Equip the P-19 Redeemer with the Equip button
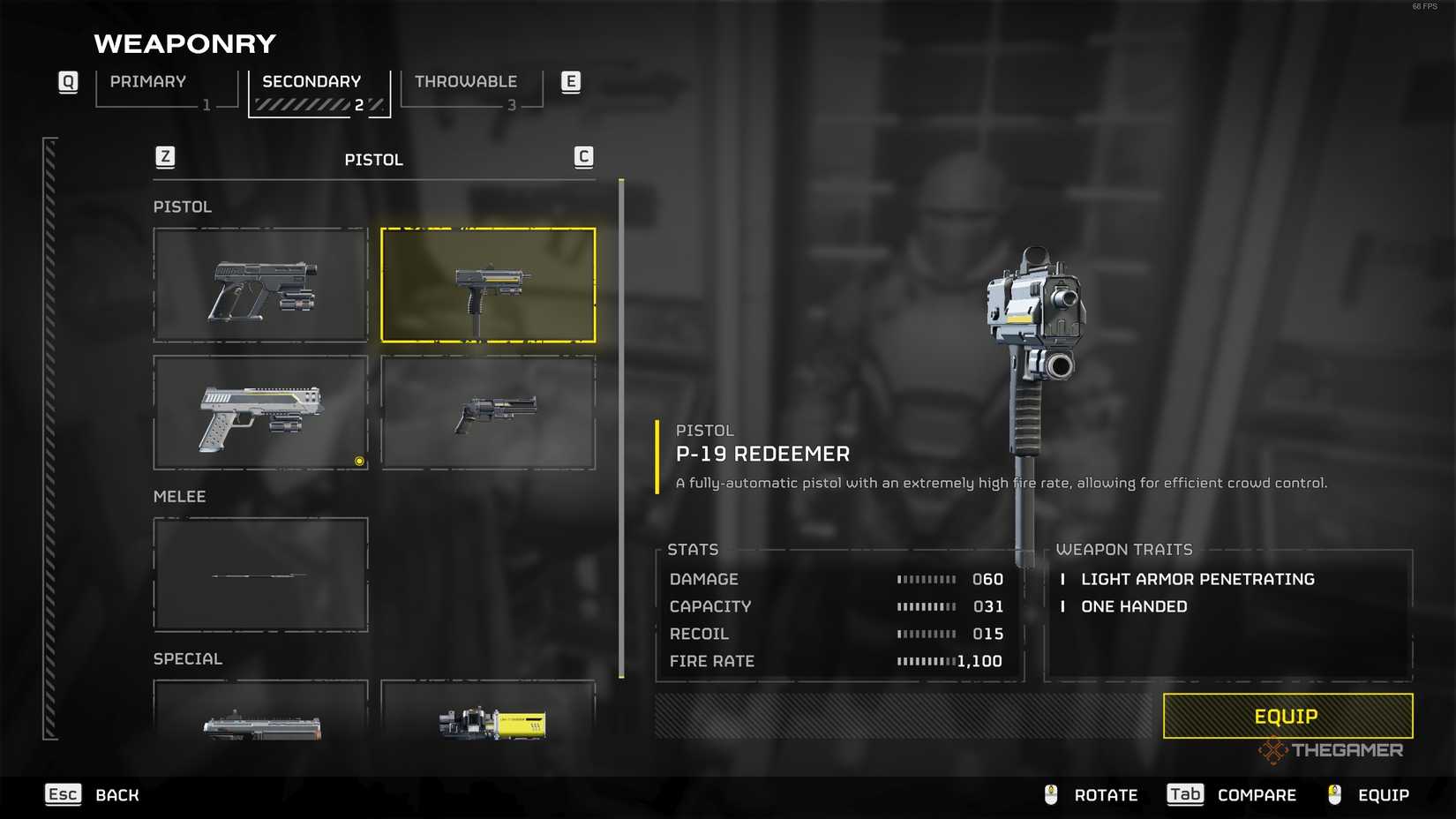 coord(1287,716)
